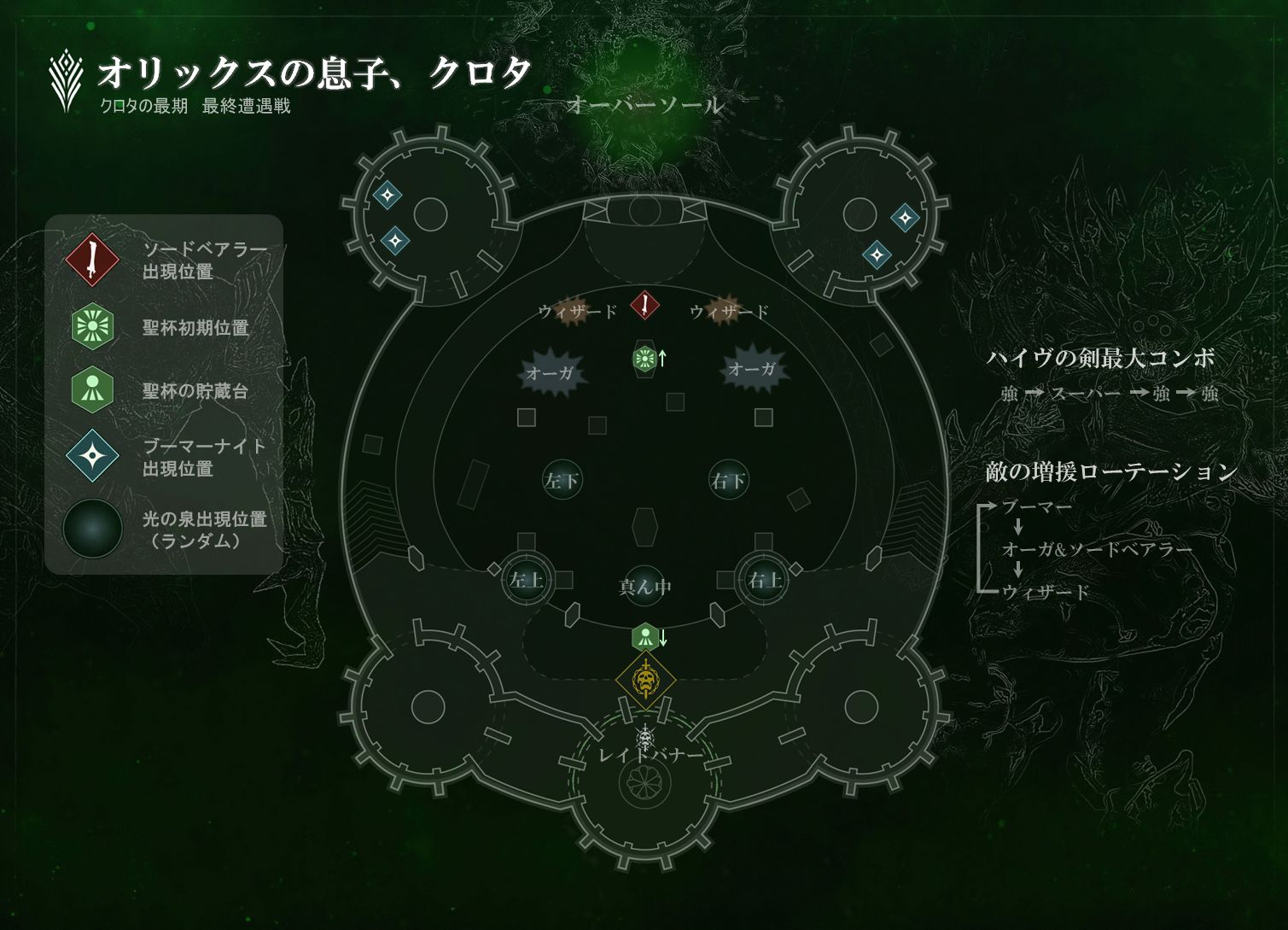Choose the 左下 light pool marker
The width and height of the screenshot is (1288, 930).
562,480
